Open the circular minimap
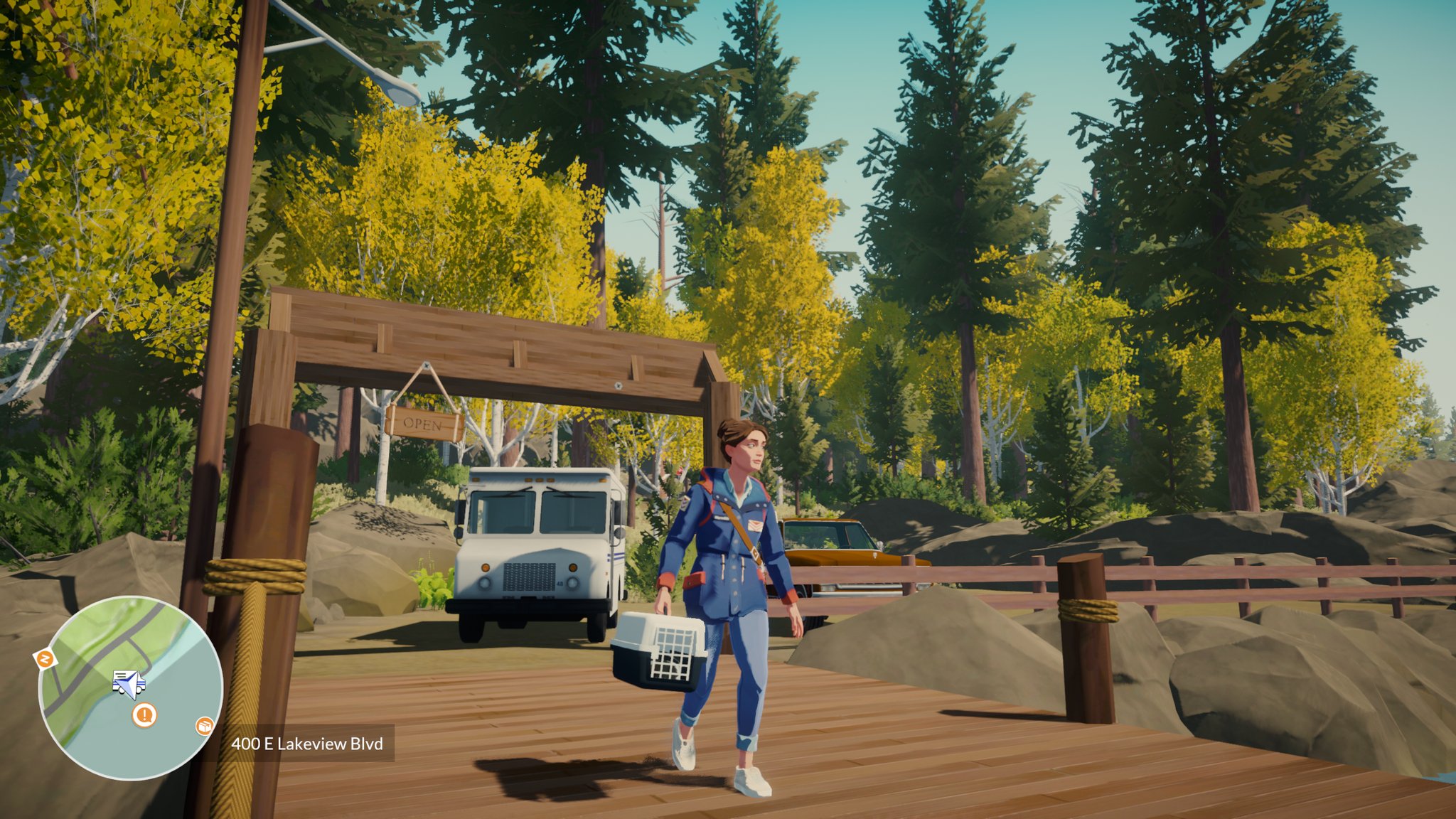 (130, 687)
